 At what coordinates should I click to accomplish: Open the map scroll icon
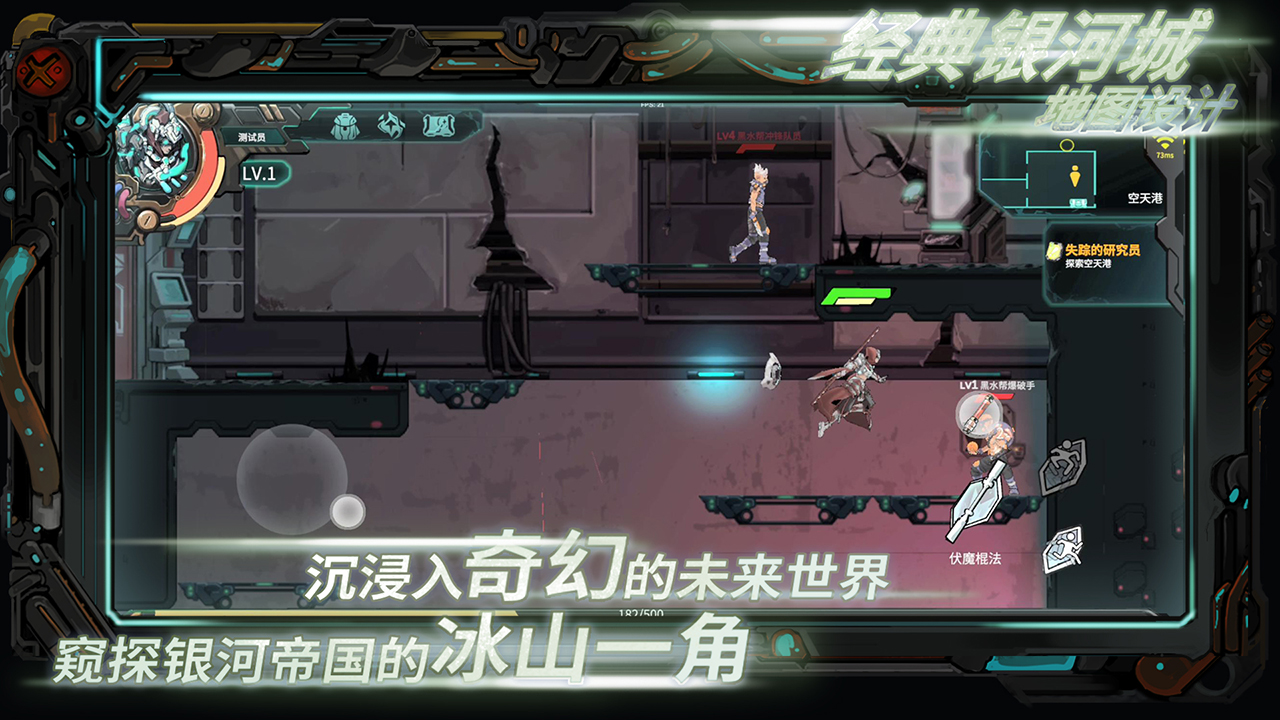[438, 125]
